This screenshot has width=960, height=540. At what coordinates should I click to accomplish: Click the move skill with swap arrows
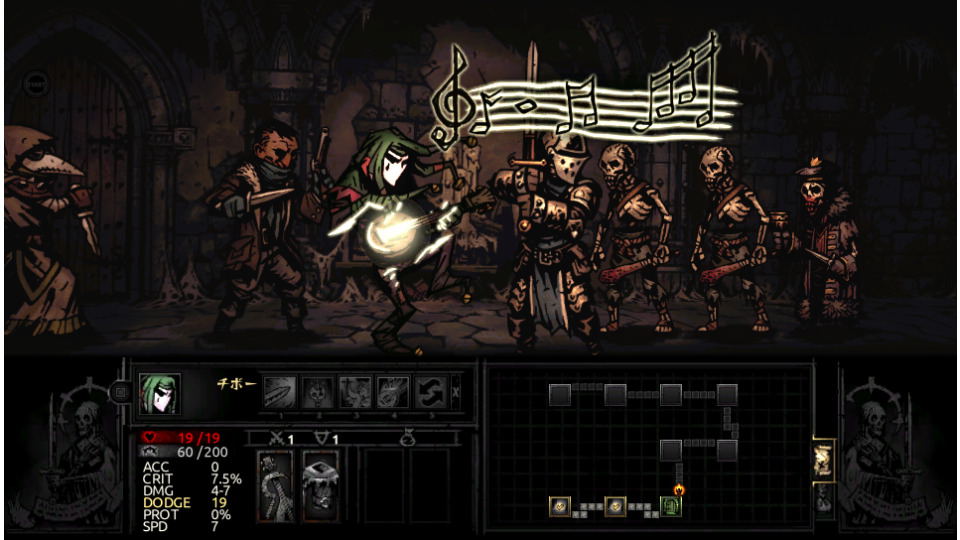tap(431, 392)
